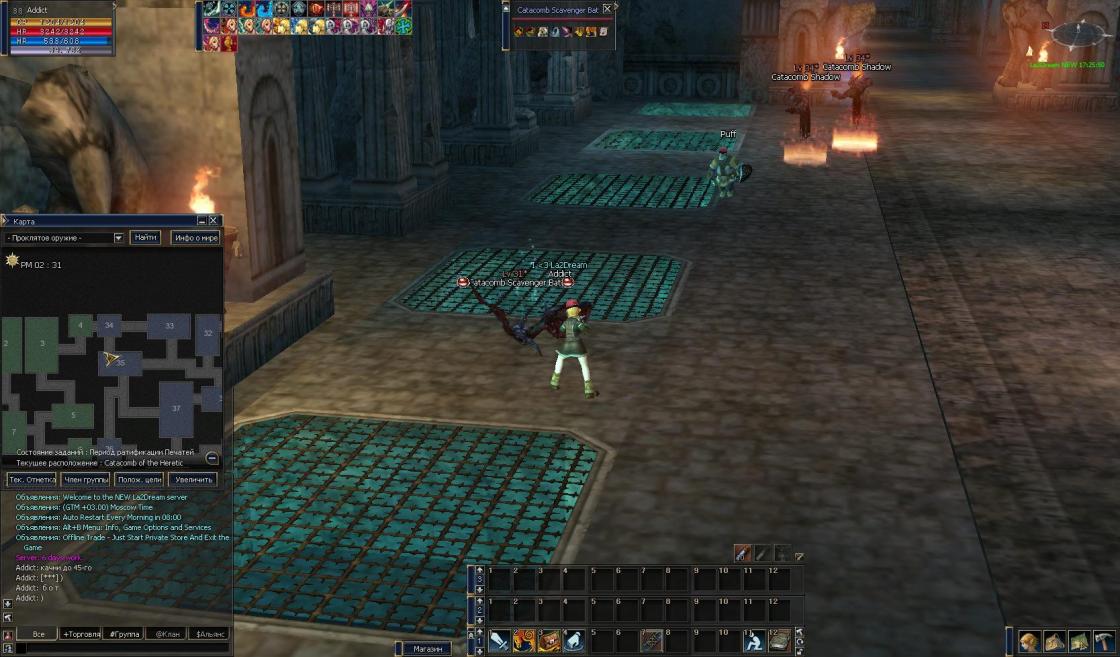Close the Catacomb Scavenger Bat target window

(x=607, y=9)
